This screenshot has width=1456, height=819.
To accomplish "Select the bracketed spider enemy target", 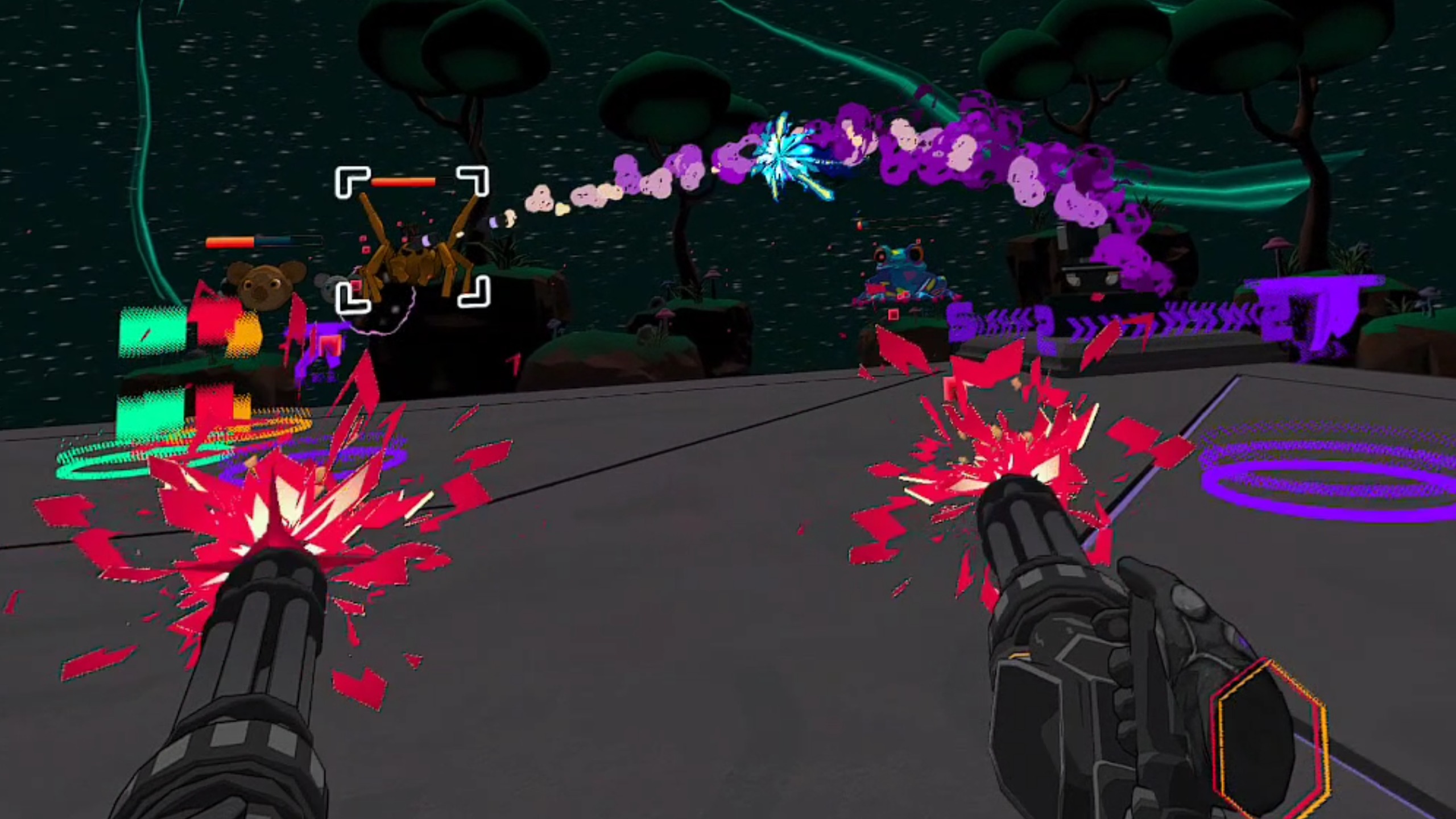I will (412, 250).
